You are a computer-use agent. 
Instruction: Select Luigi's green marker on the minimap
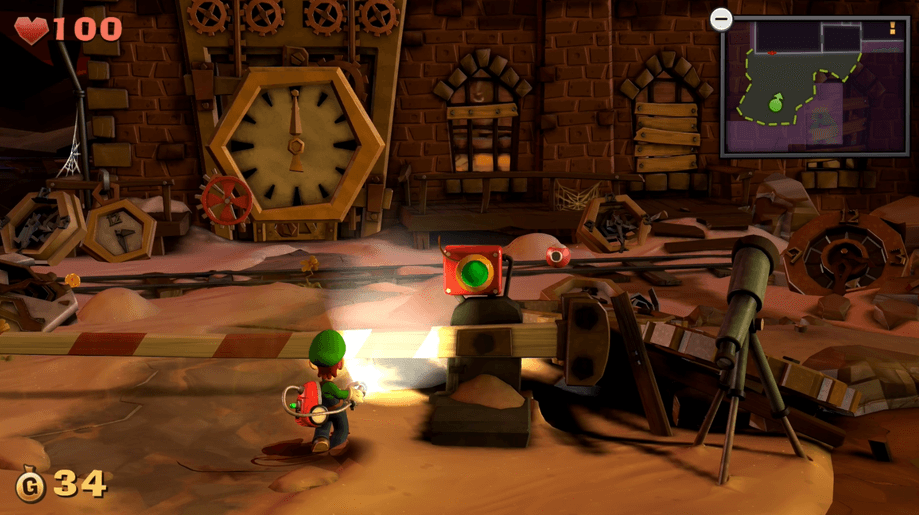[x=774, y=102]
